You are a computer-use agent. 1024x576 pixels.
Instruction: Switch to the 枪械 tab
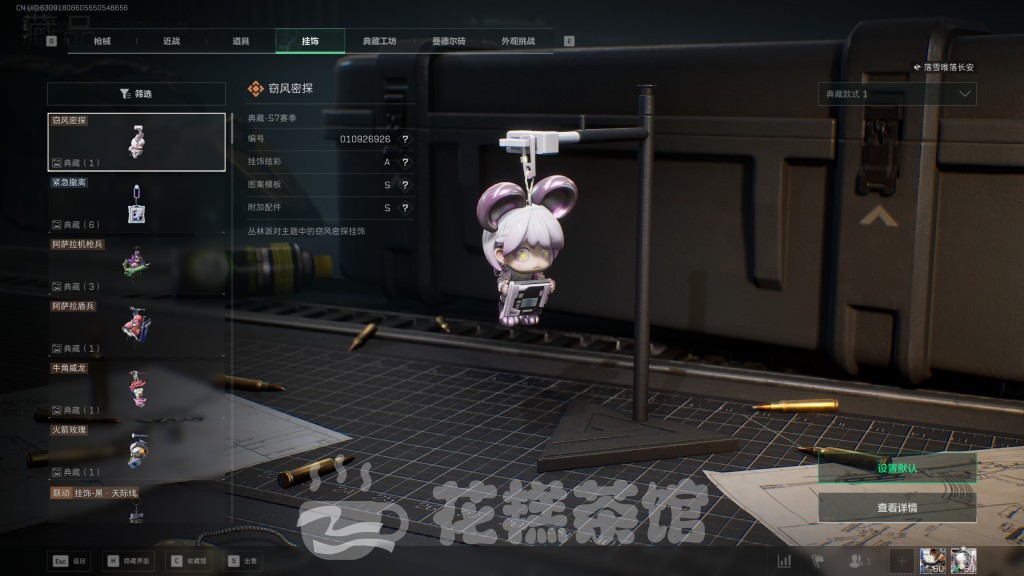[x=102, y=41]
